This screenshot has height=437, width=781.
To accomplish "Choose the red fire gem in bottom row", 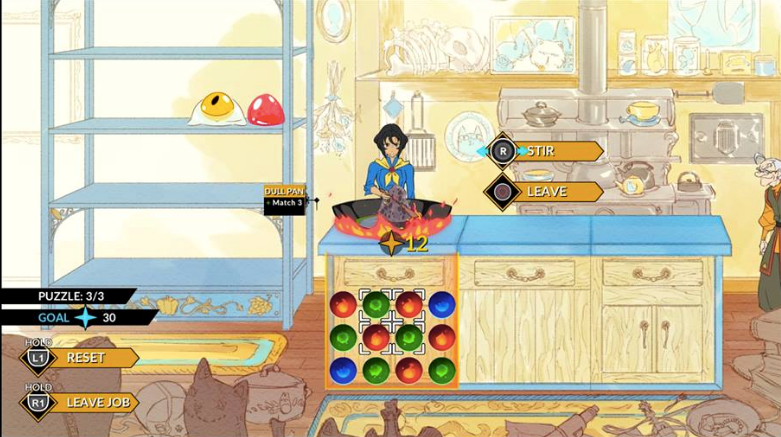I will click(x=408, y=369).
